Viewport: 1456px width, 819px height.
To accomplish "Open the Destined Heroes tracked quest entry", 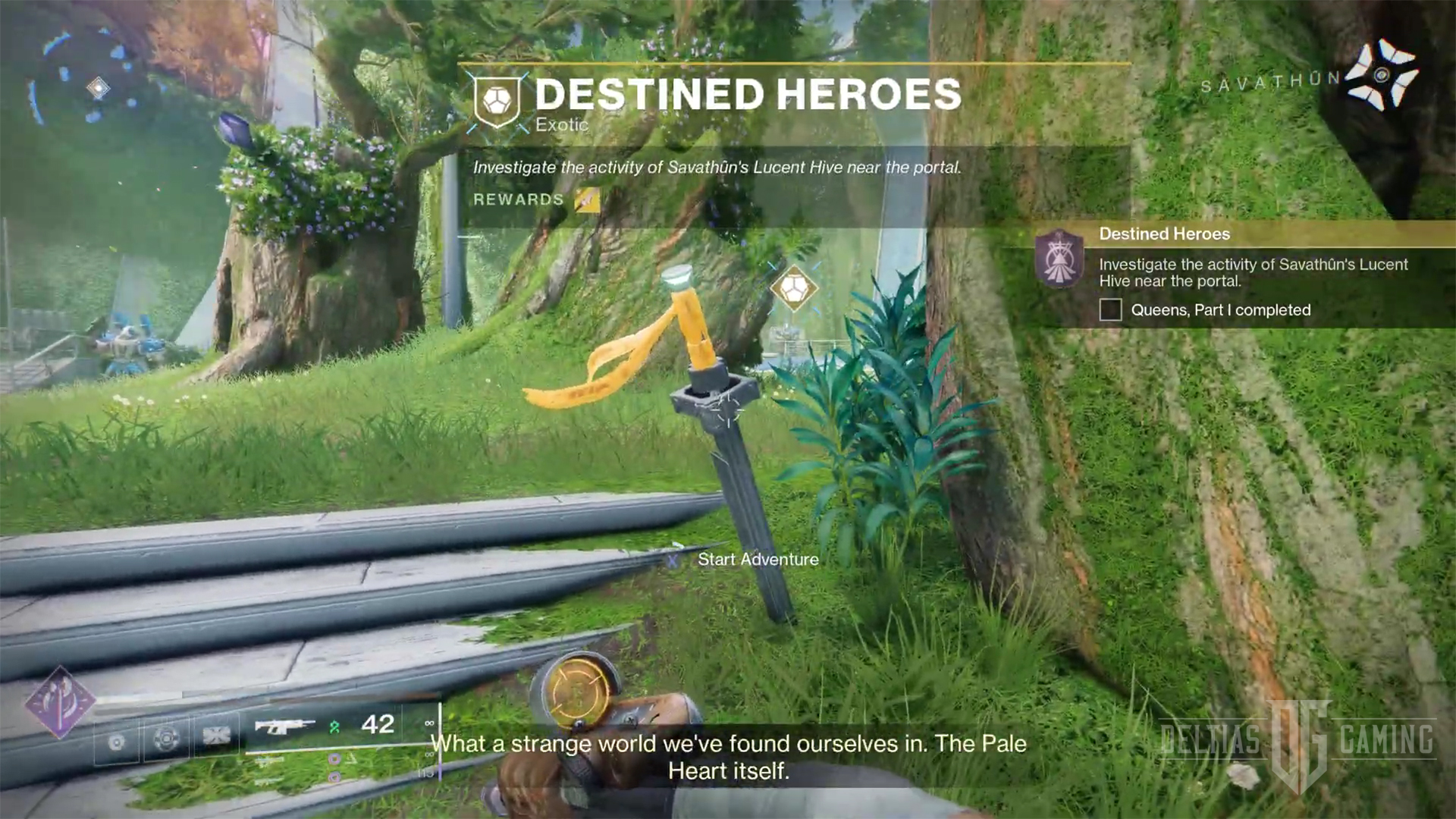I will (1164, 234).
